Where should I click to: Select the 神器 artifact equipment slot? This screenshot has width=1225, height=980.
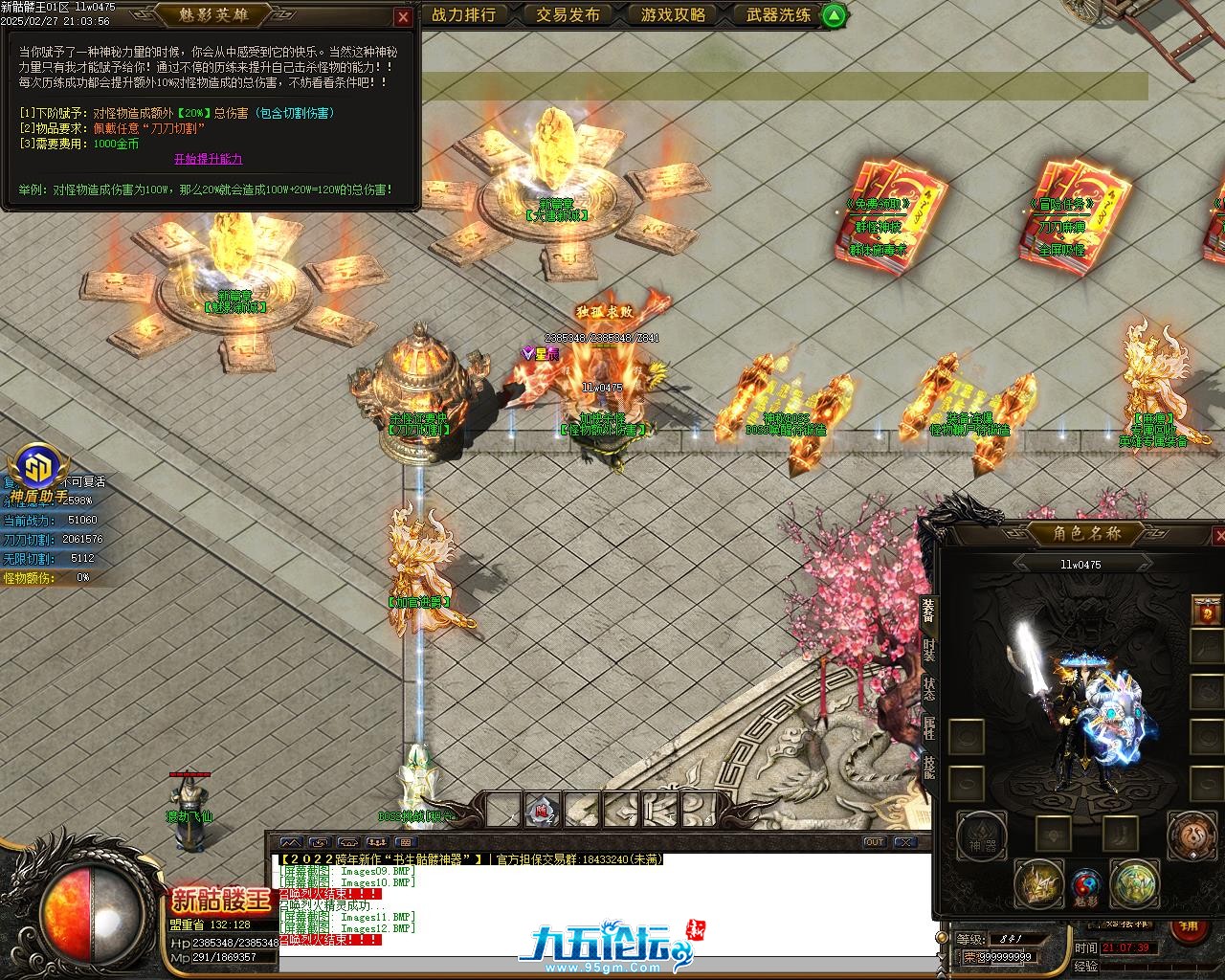coord(981,835)
